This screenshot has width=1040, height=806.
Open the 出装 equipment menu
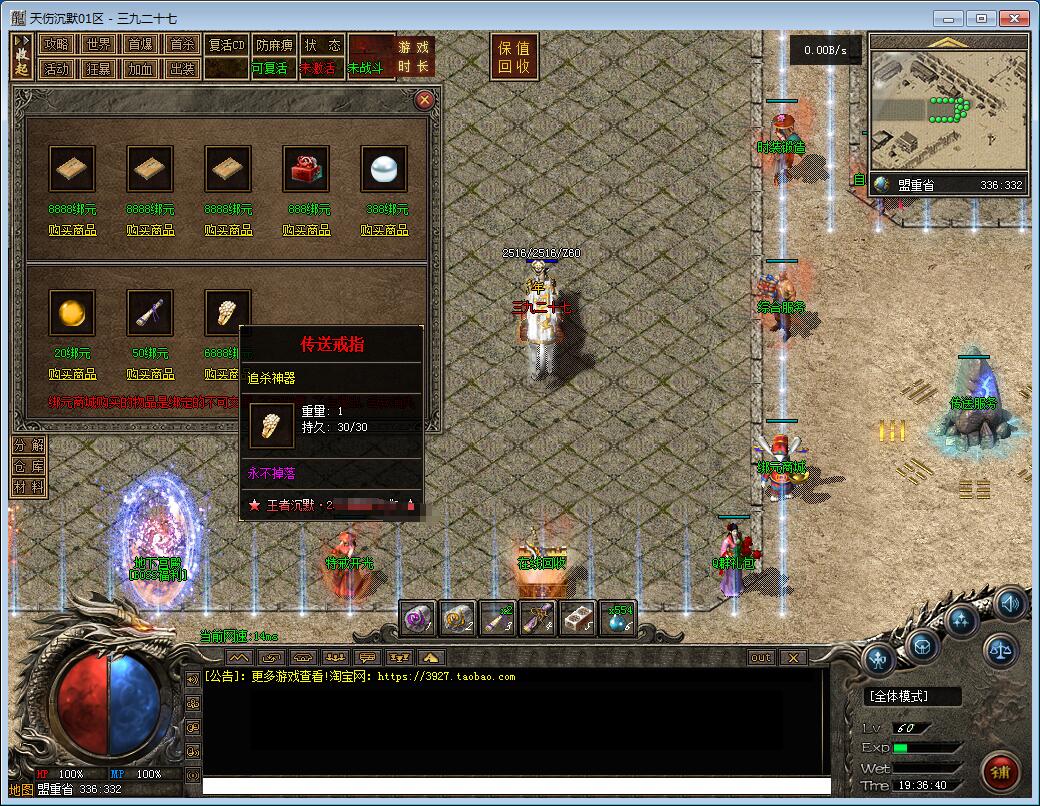click(x=182, y=69)
